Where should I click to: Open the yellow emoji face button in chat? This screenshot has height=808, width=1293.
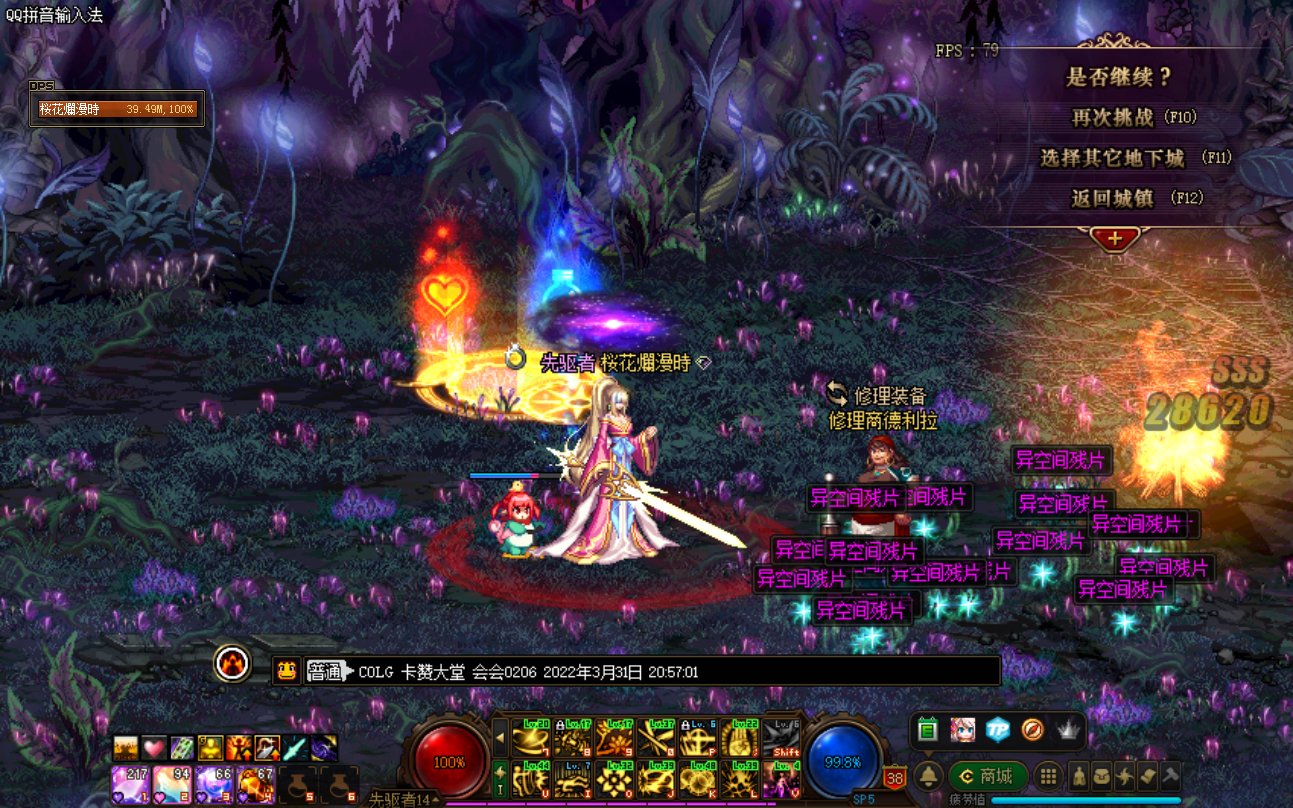[x=286, y=671]
